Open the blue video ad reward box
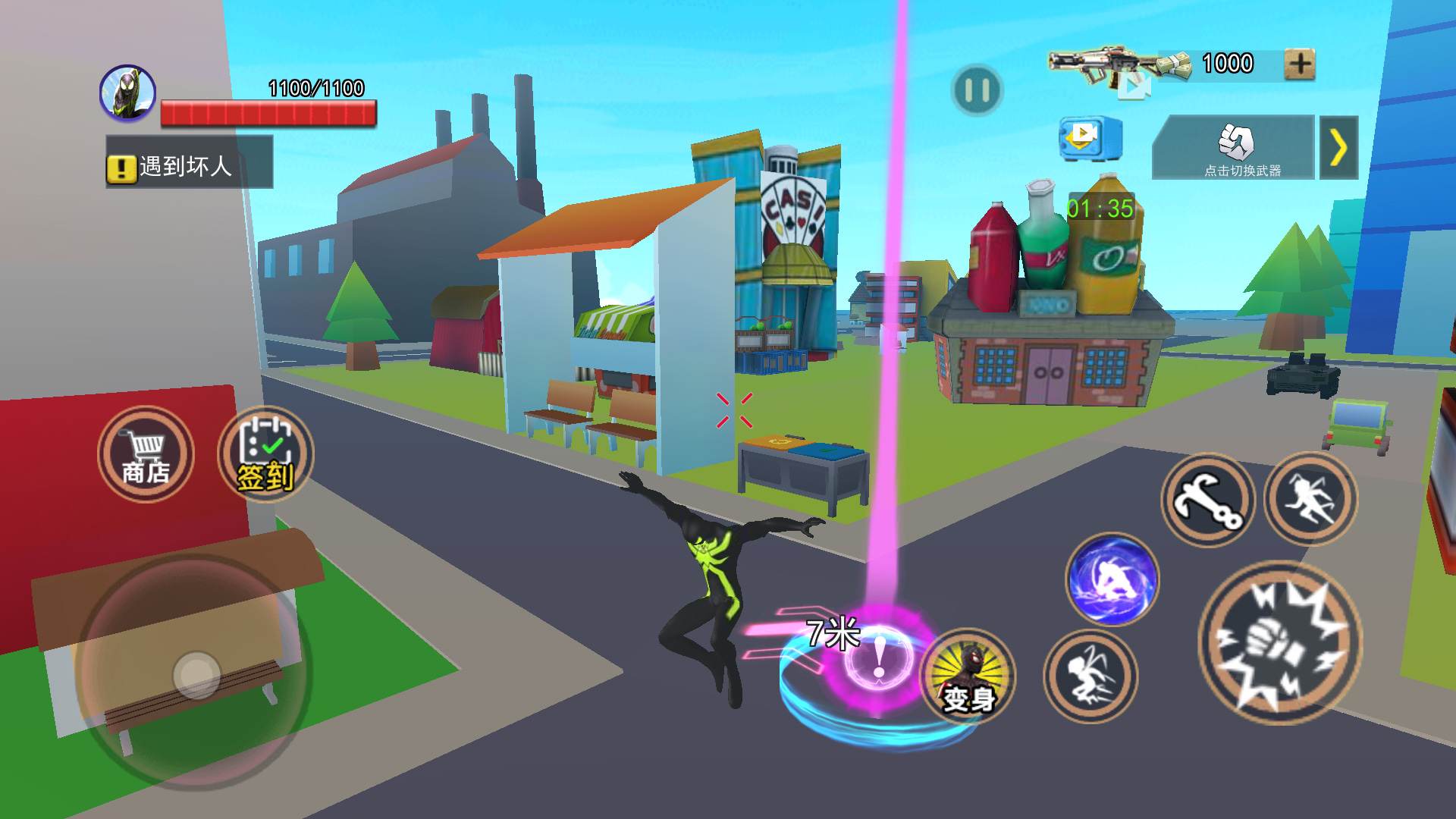Image resolution: width=1456 pixels, height=819 pixels. (1089, 138)
